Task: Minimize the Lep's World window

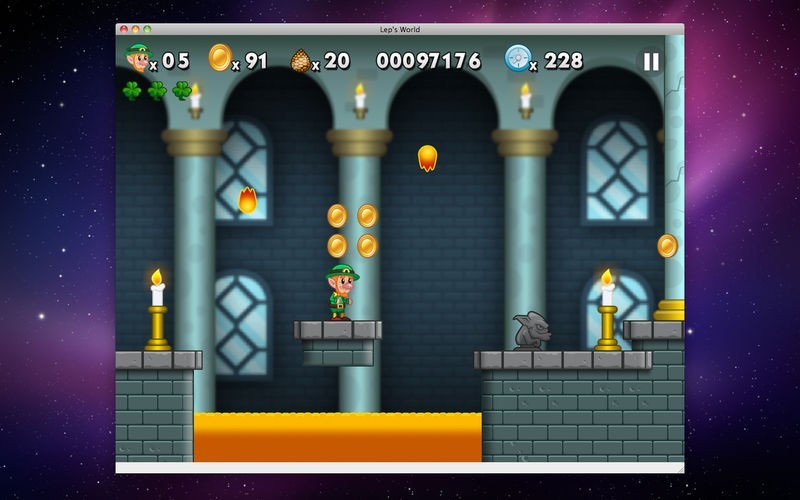Action: (x=135, y=30)
